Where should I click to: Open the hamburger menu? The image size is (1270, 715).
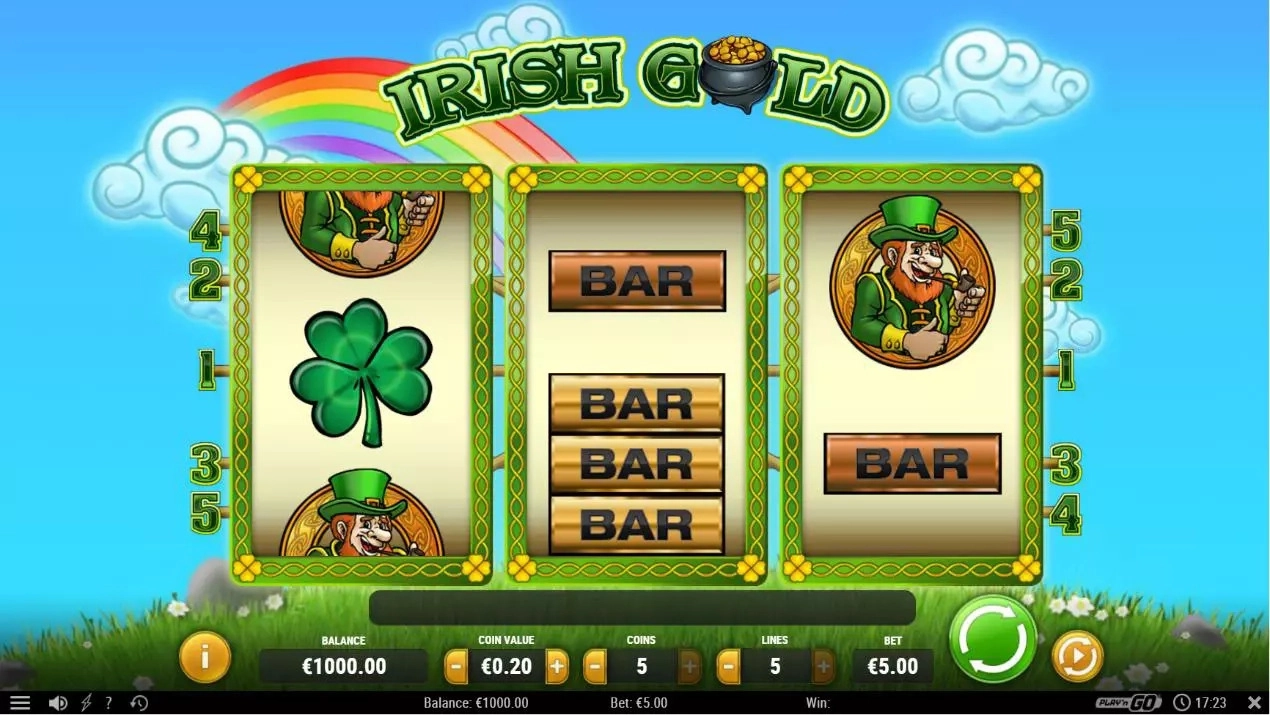coord(19,703)
